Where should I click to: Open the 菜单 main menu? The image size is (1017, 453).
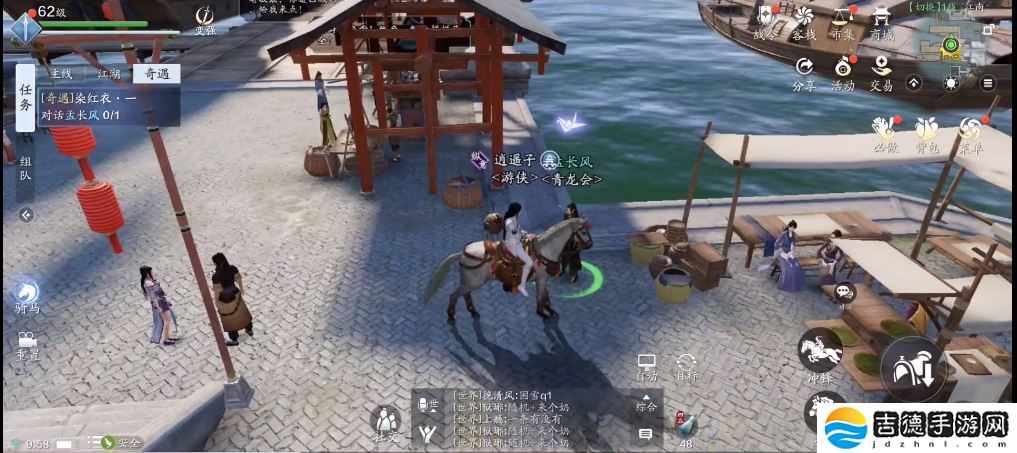click(970, 132)
